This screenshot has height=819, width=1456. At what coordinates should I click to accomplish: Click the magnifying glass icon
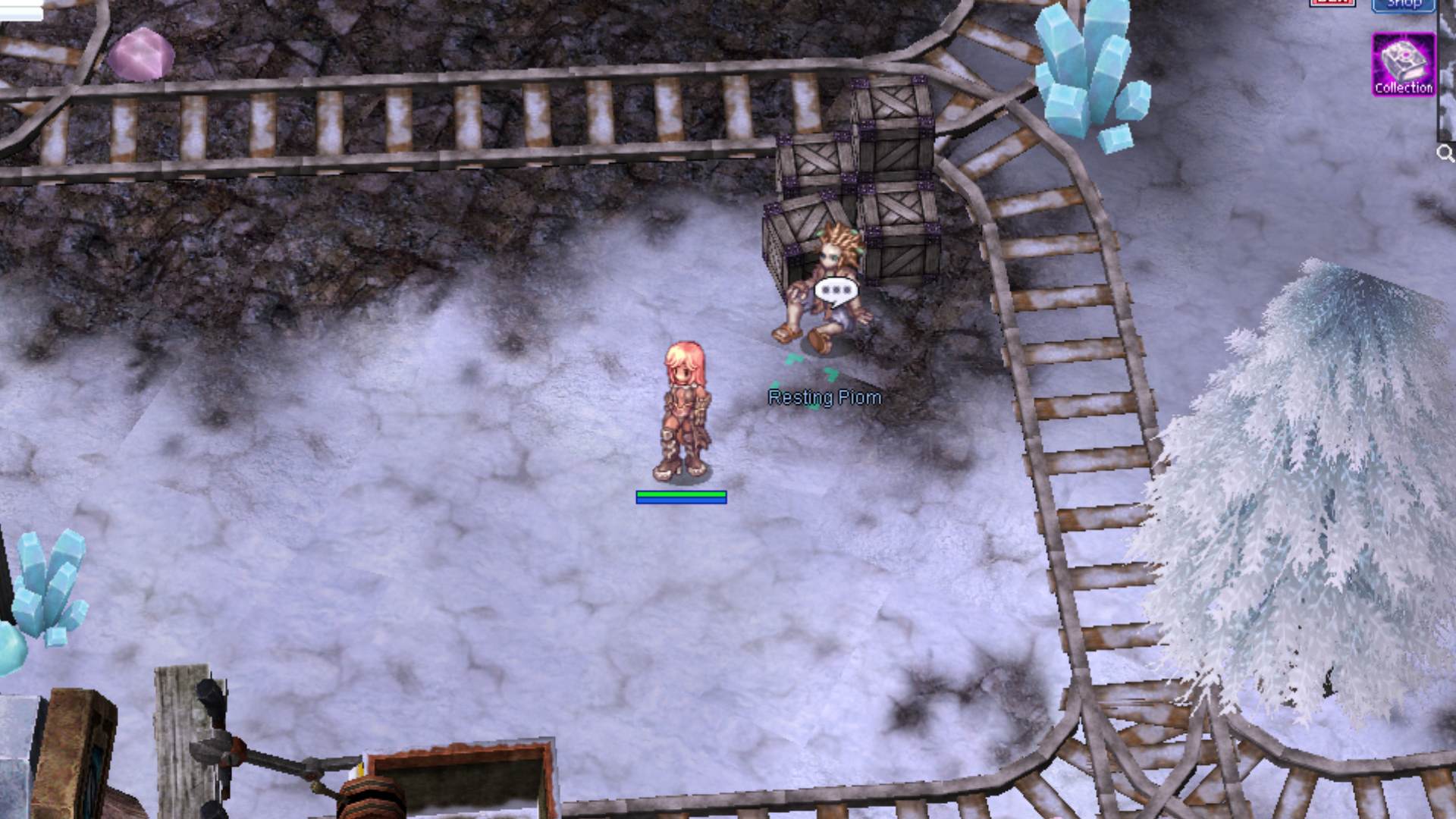click(1445, 154)
